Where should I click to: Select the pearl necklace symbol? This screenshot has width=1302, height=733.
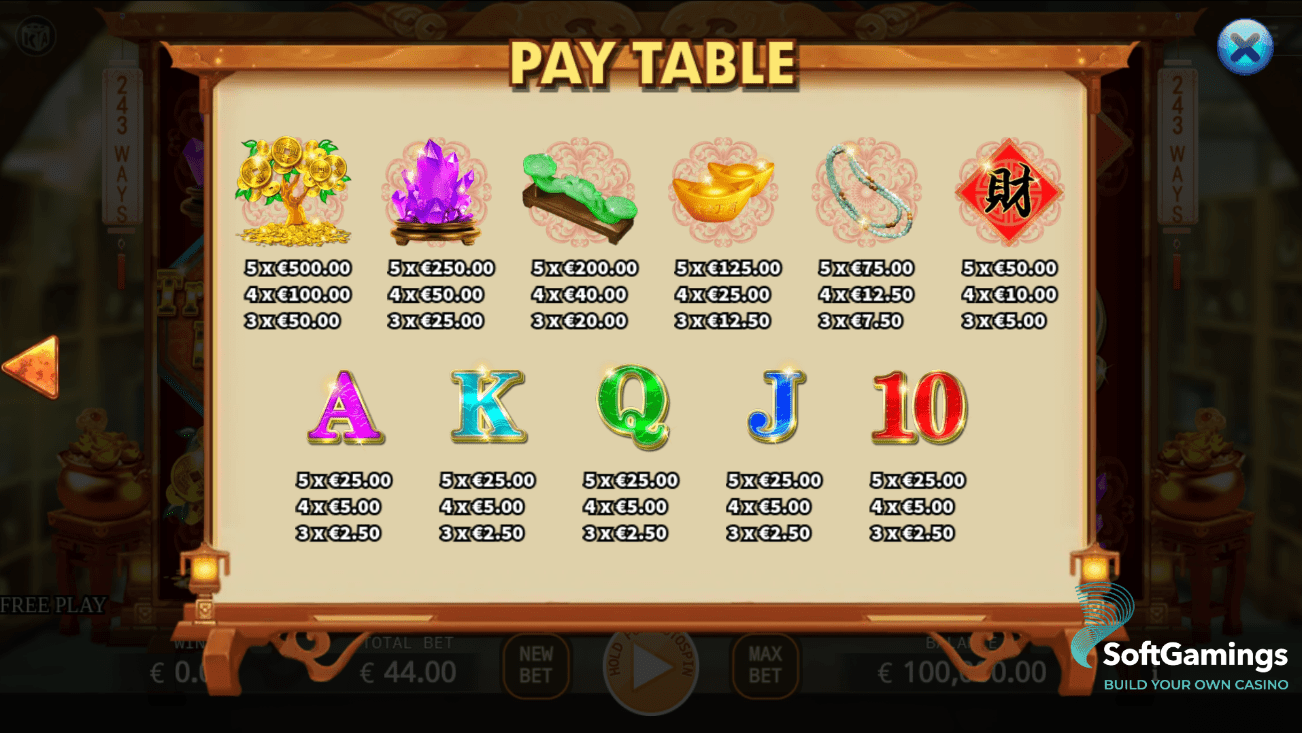coord(866,190)
